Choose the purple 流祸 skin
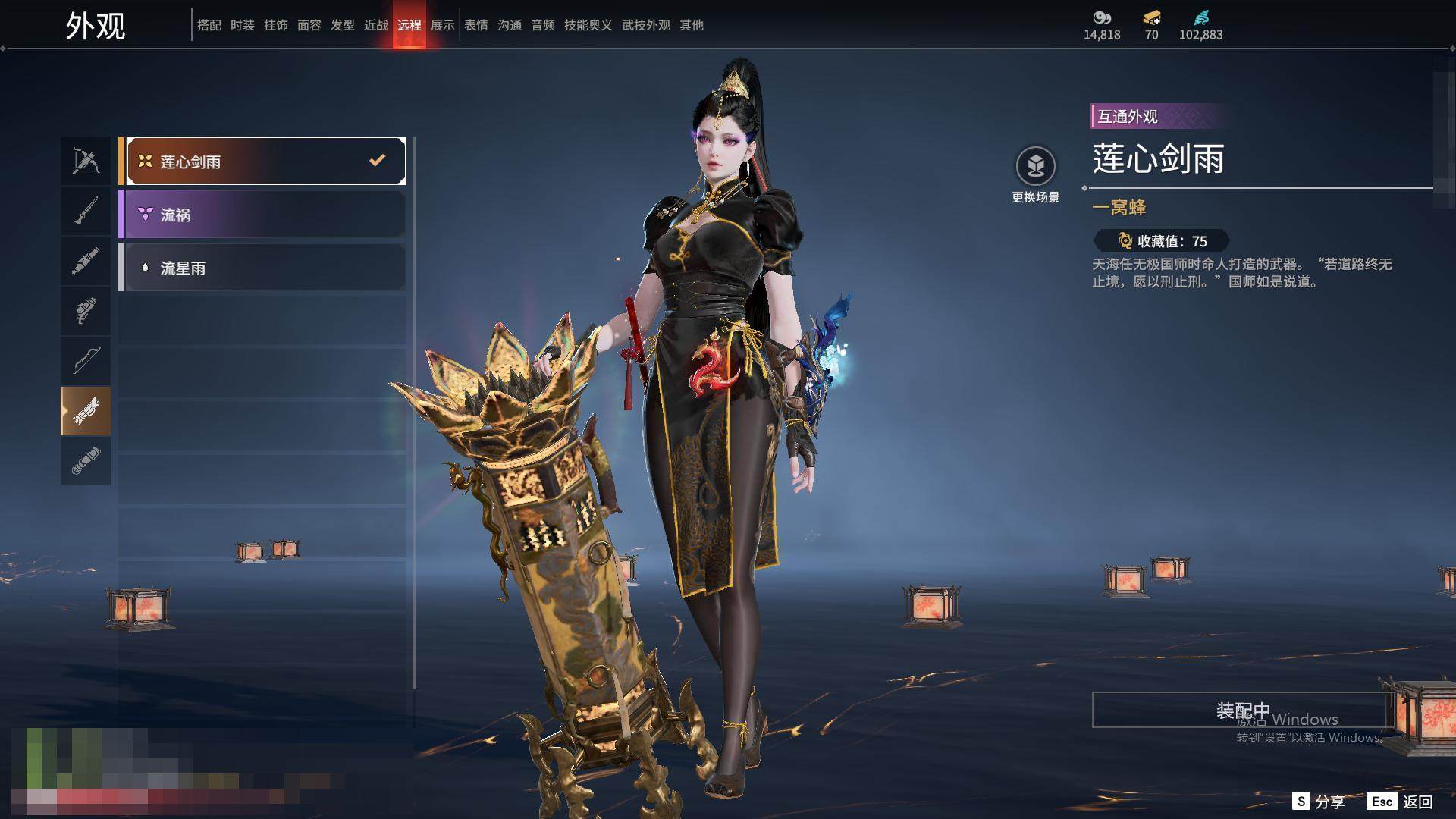The width and height of the screenshot is (1456, 819). pyautogui.click(x=262, y=215)
